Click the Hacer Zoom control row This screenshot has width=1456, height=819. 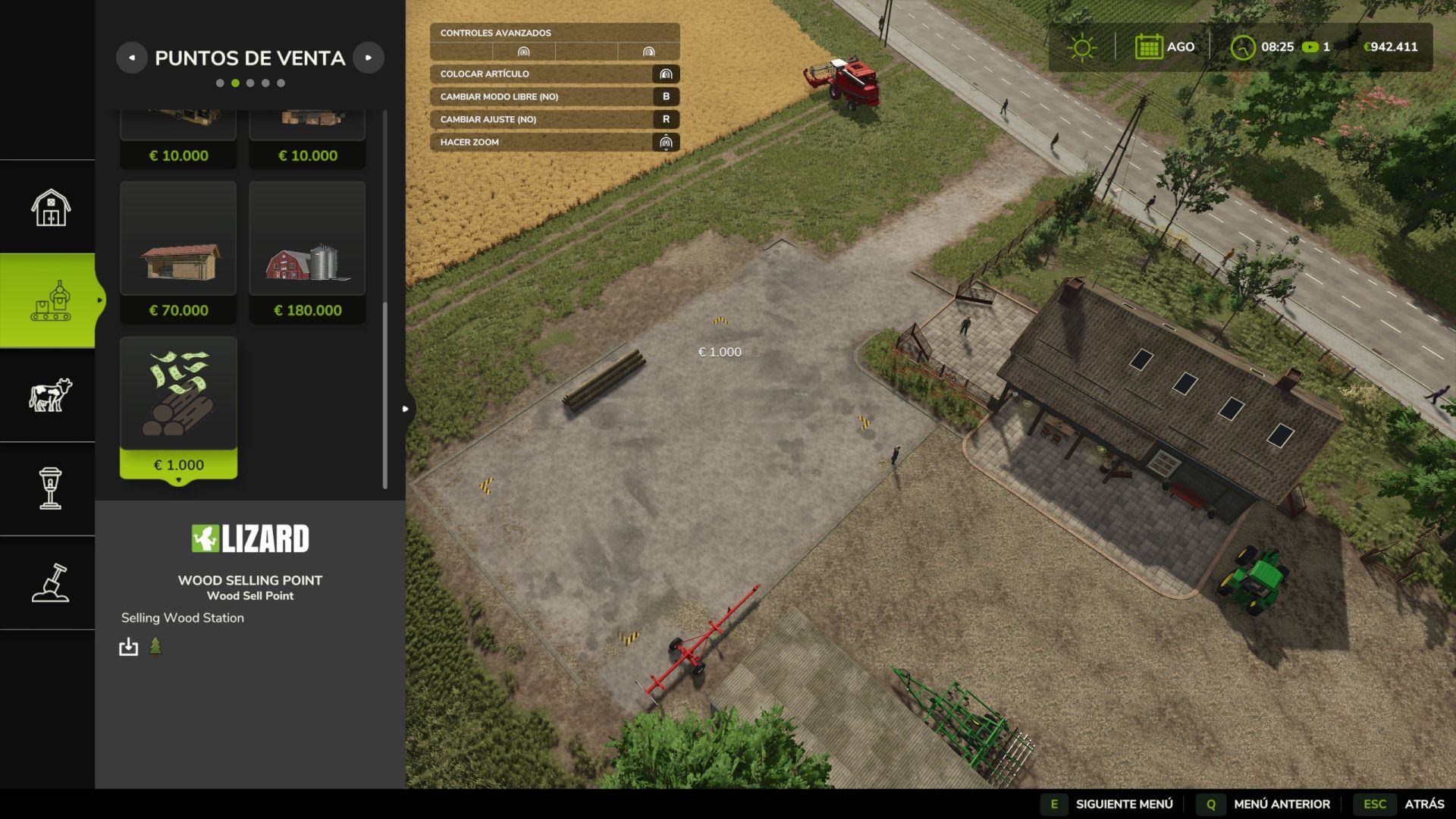click(x=554, y=142)
